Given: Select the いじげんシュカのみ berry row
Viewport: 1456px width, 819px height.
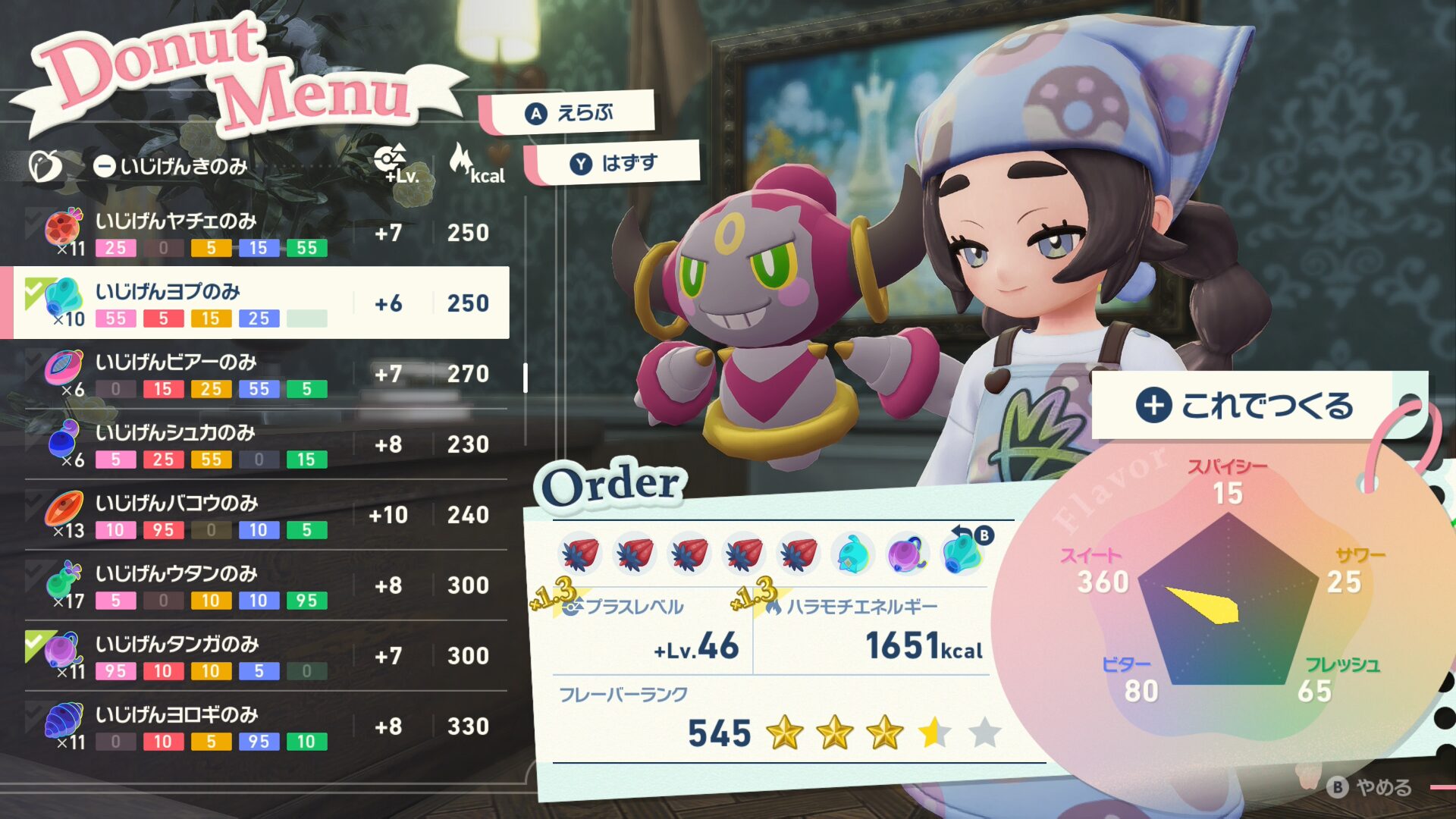Looking at the screenshot, I should (258, 444).
